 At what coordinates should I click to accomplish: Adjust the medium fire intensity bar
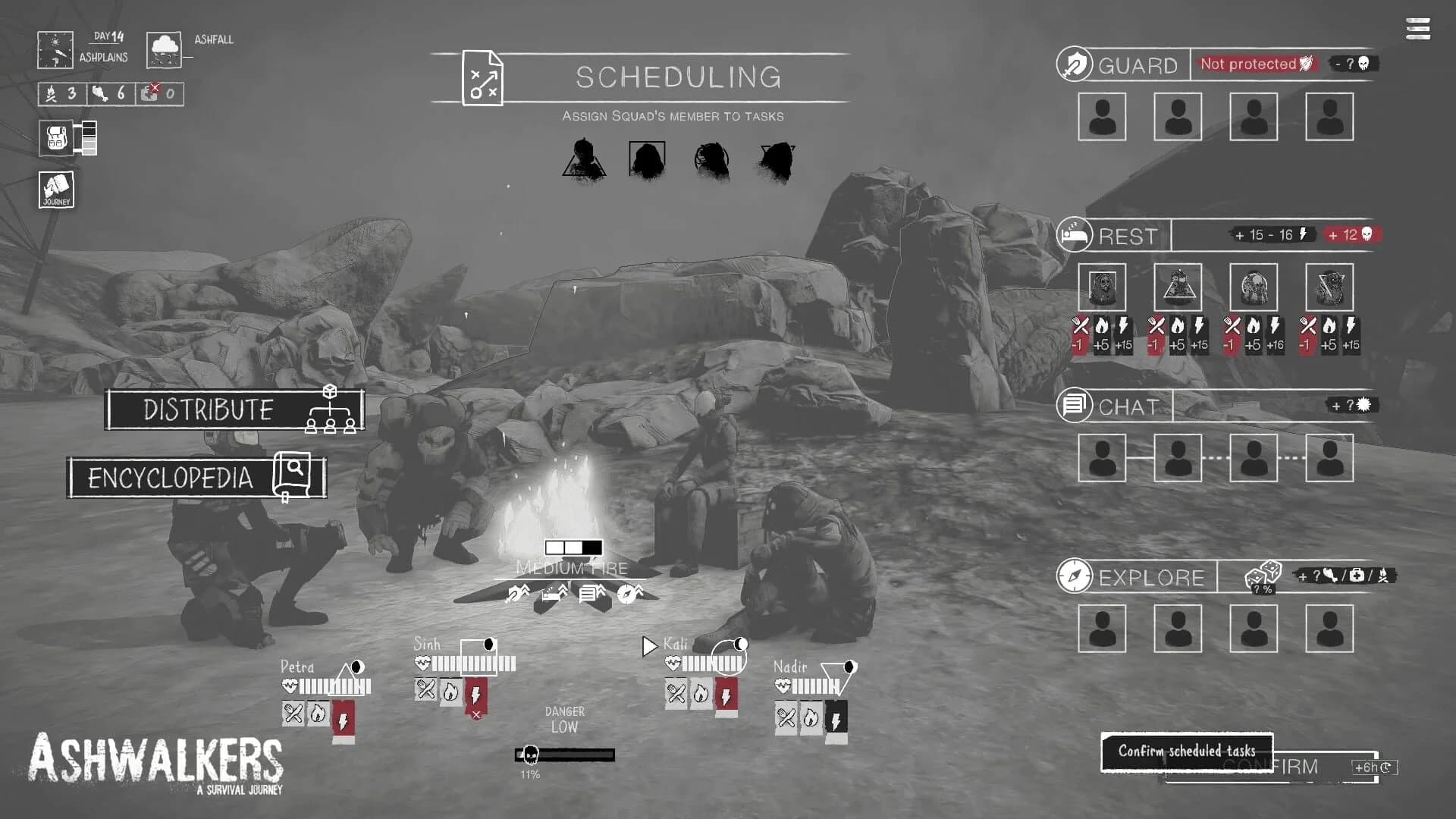tap(573, 548)
